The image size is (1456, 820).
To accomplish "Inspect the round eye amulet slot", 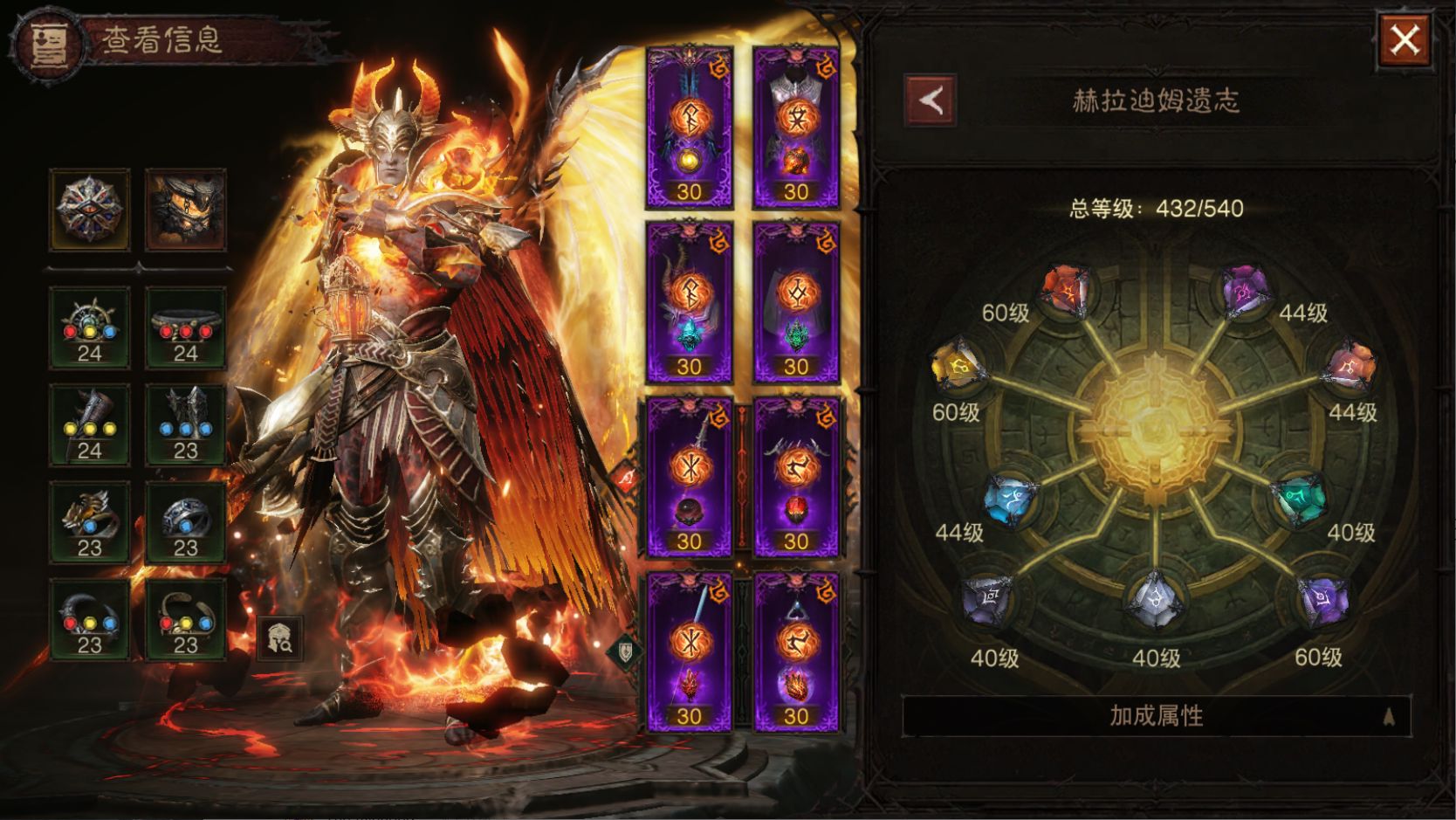I will tap(90, 210).
